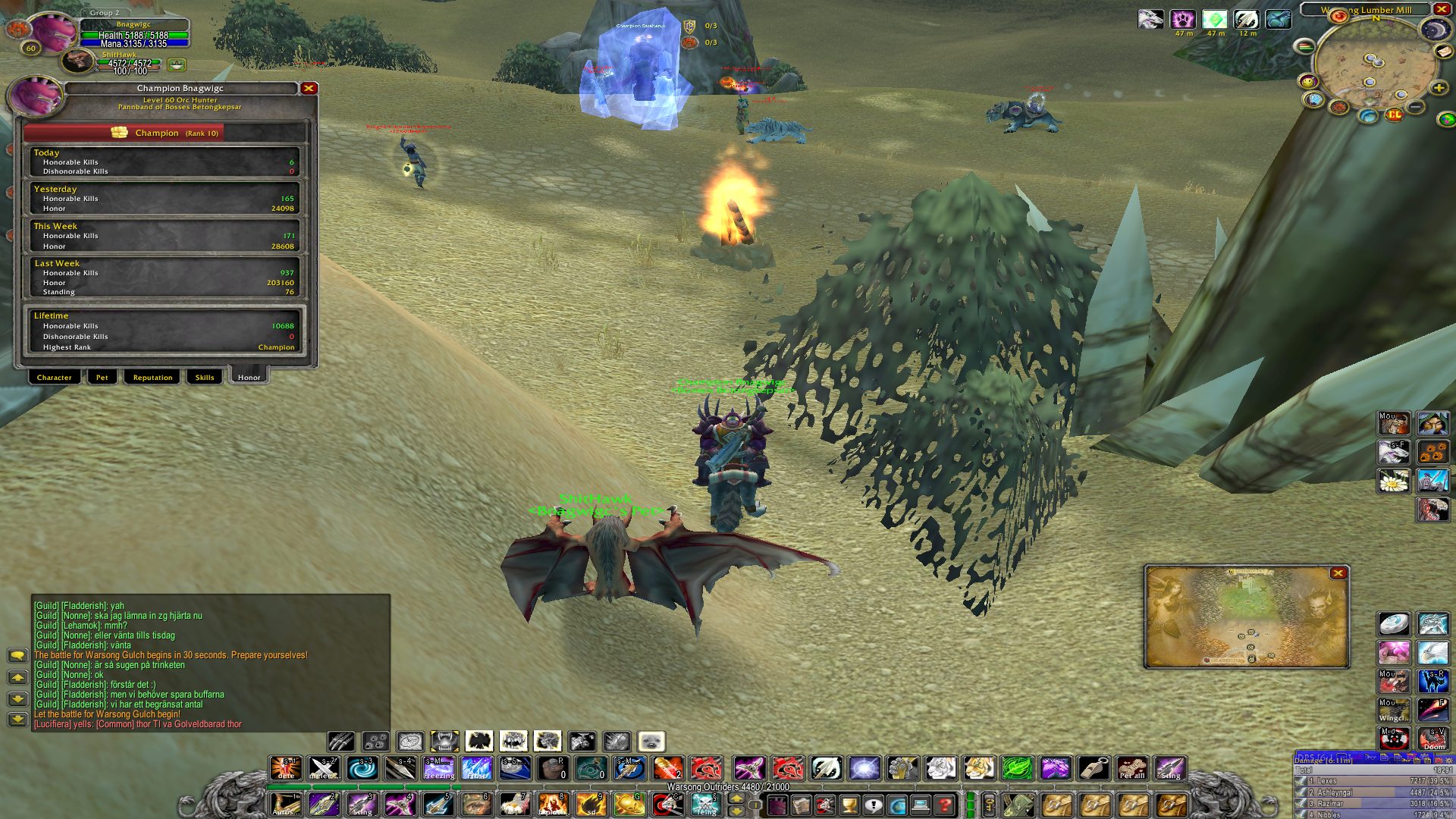Close the minimap with its red X
1456x819 pixels.
1441,9
